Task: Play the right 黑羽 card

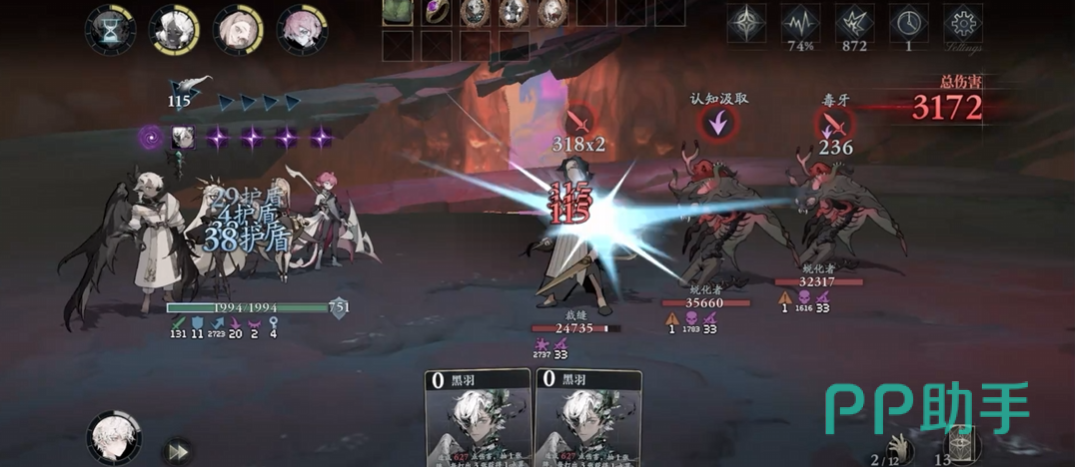Action: pyautogui.click(x=587, y=420)
